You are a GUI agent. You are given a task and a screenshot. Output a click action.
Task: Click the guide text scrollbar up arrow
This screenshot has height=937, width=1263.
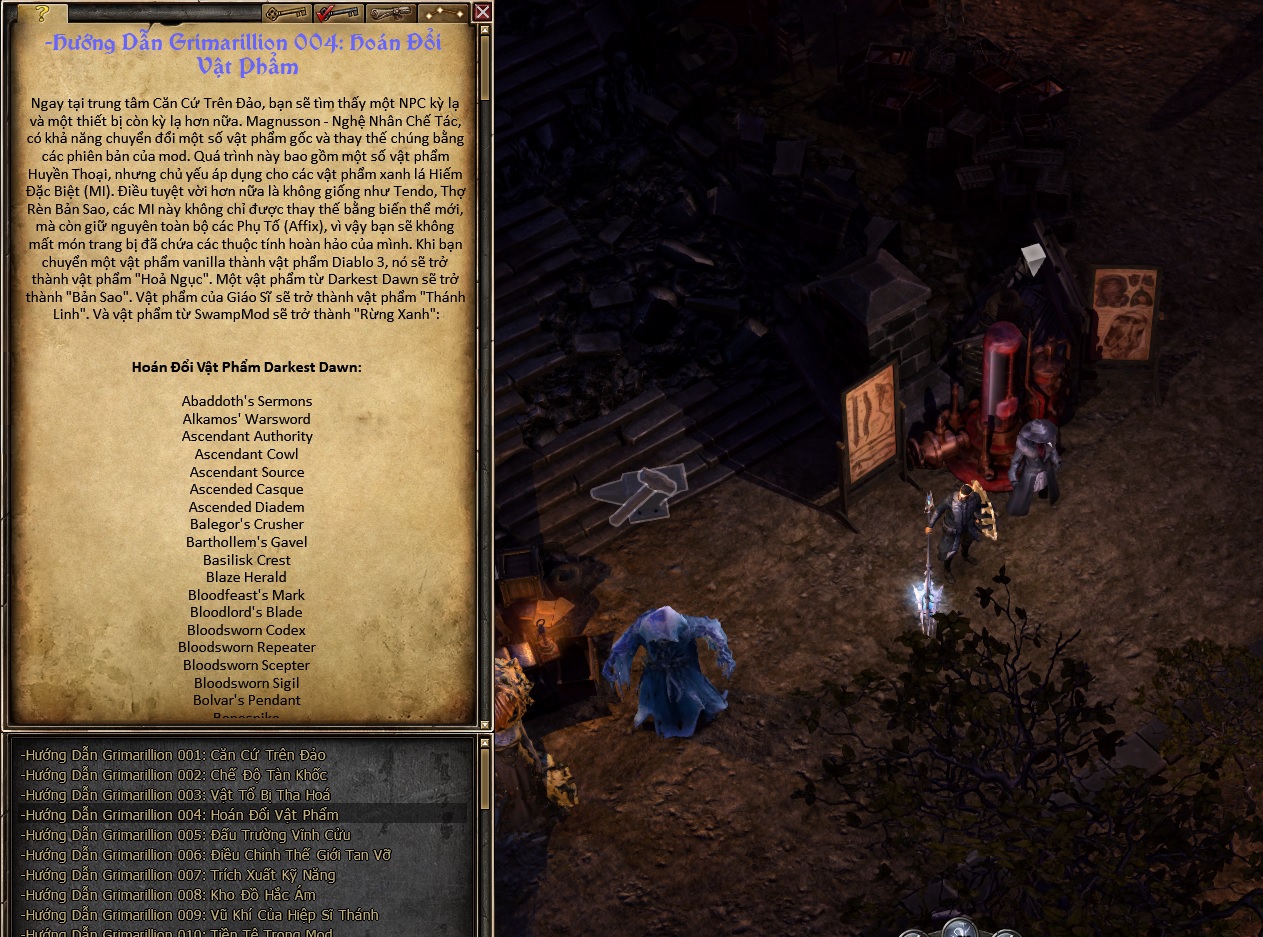tap(485, 31)
